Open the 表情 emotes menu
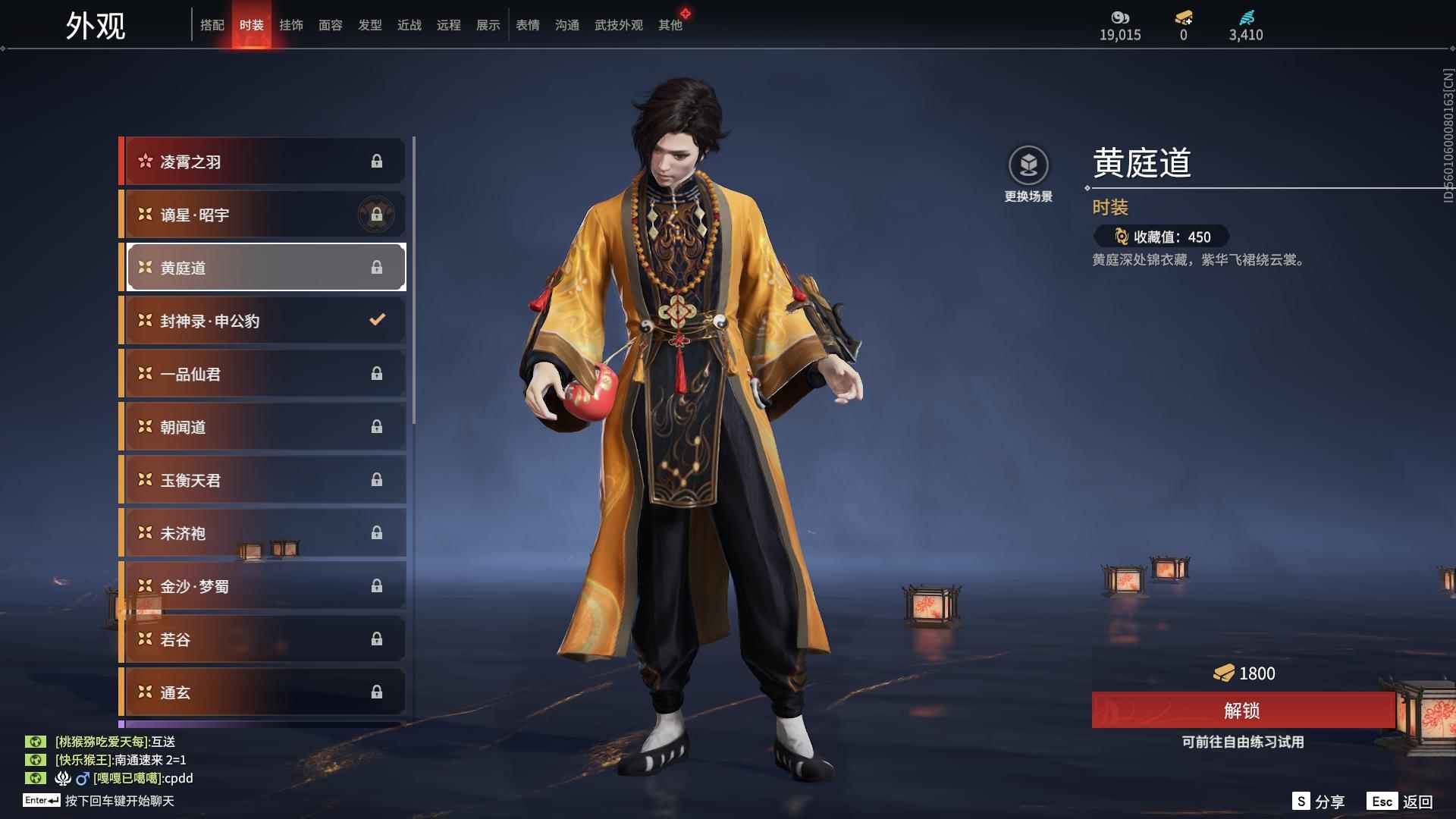The image size is (1456, 819). [x=528, y=24]
